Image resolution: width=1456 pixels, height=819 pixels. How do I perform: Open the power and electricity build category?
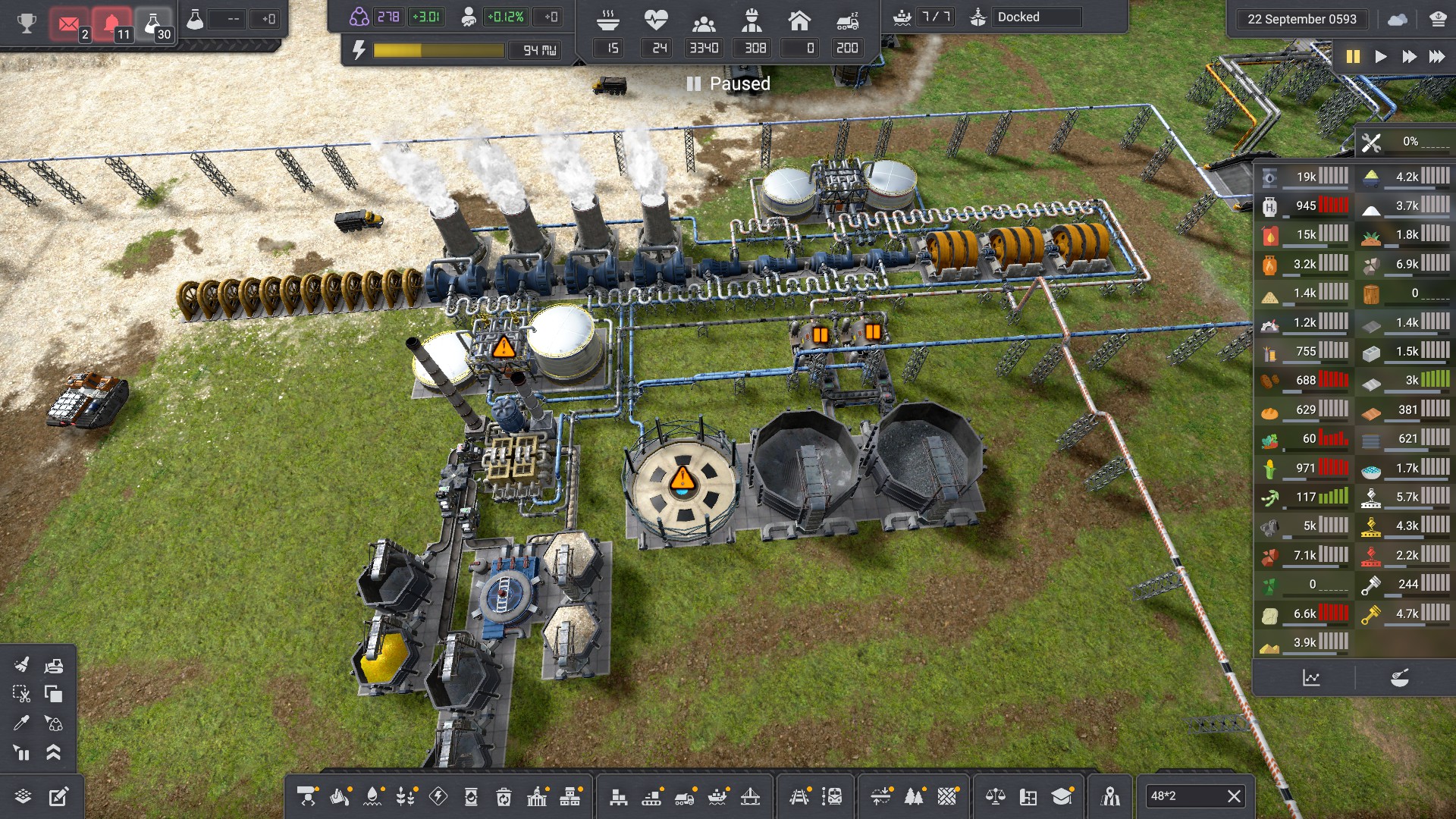point(438,796)
